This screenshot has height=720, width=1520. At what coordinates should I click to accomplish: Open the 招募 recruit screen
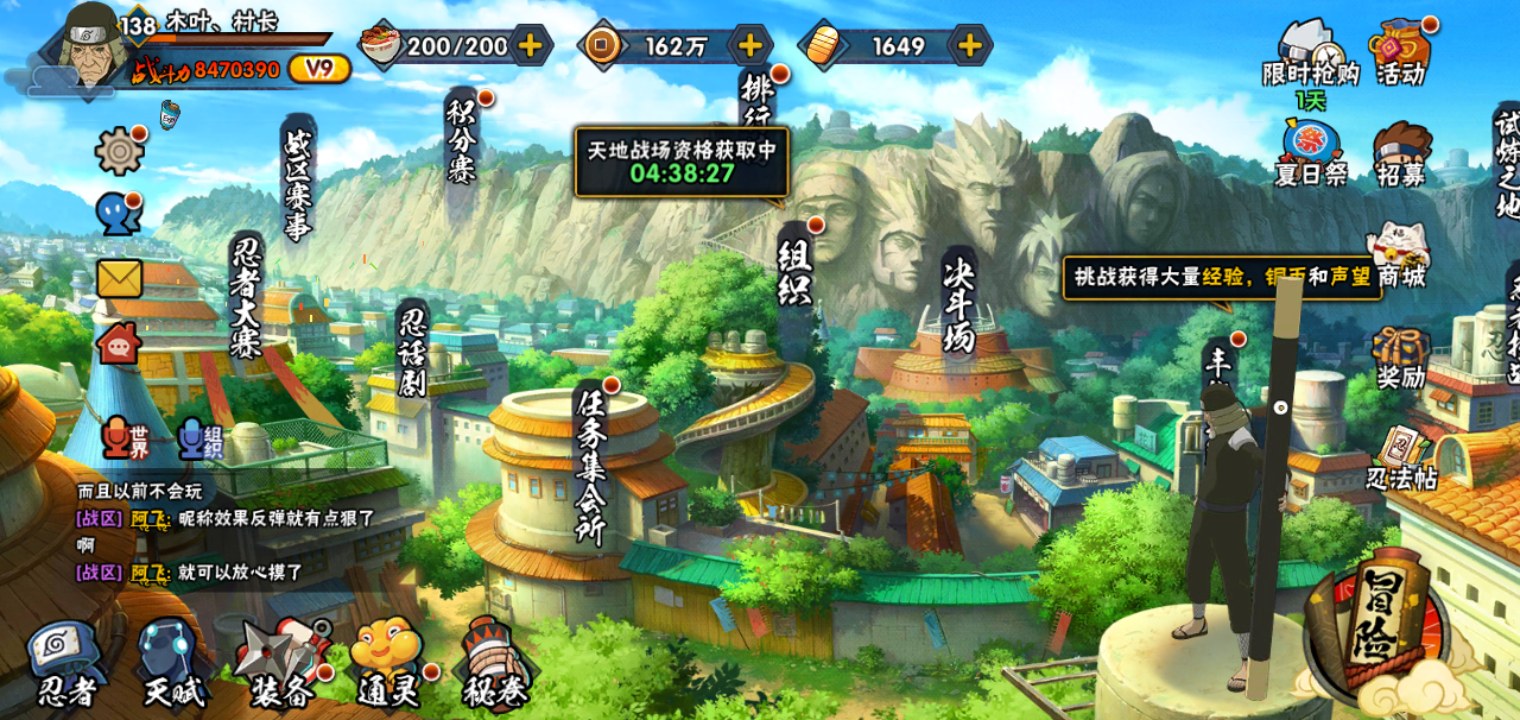point(1400,155)
